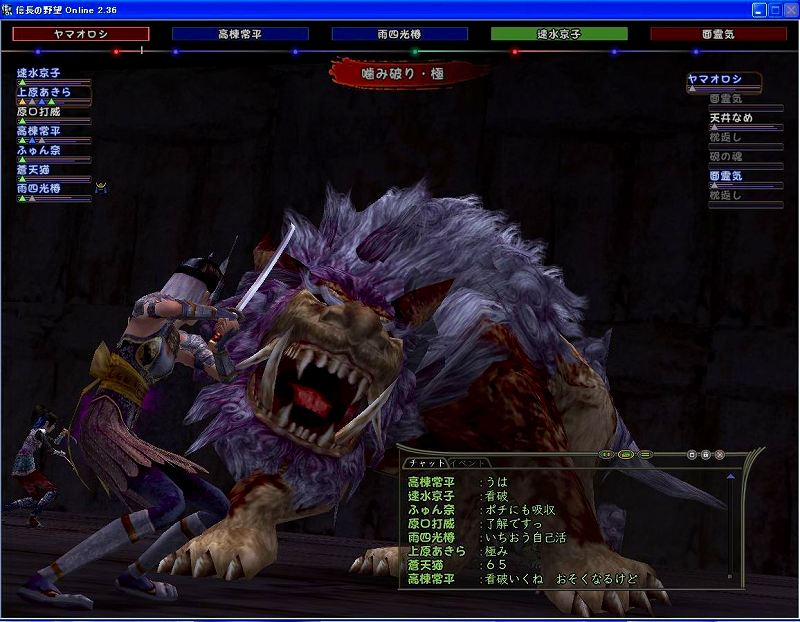Target enemy 天井なめ in the enemy list

[x=731, y=118]
